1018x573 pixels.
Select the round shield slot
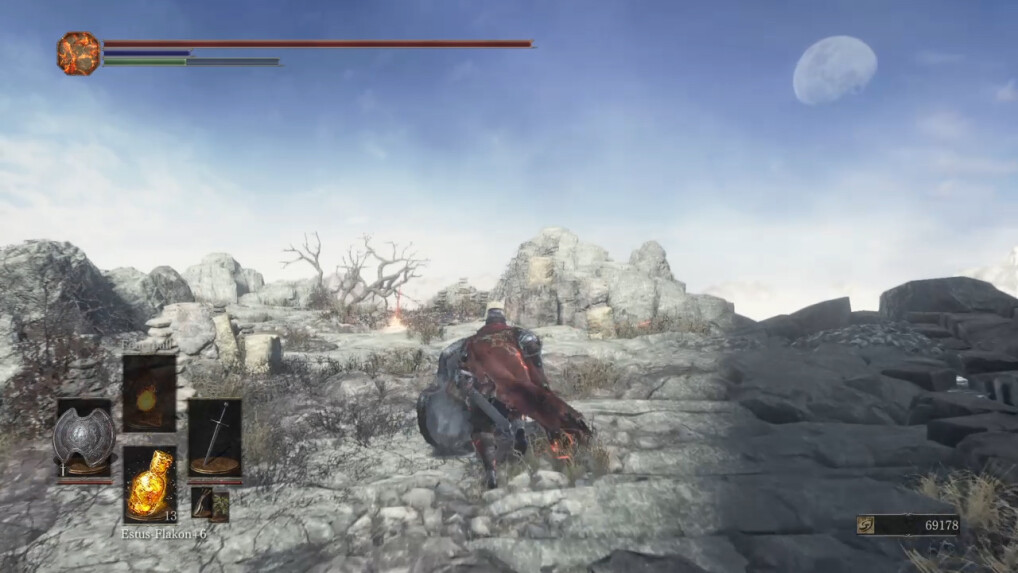[x=84, y=438]
